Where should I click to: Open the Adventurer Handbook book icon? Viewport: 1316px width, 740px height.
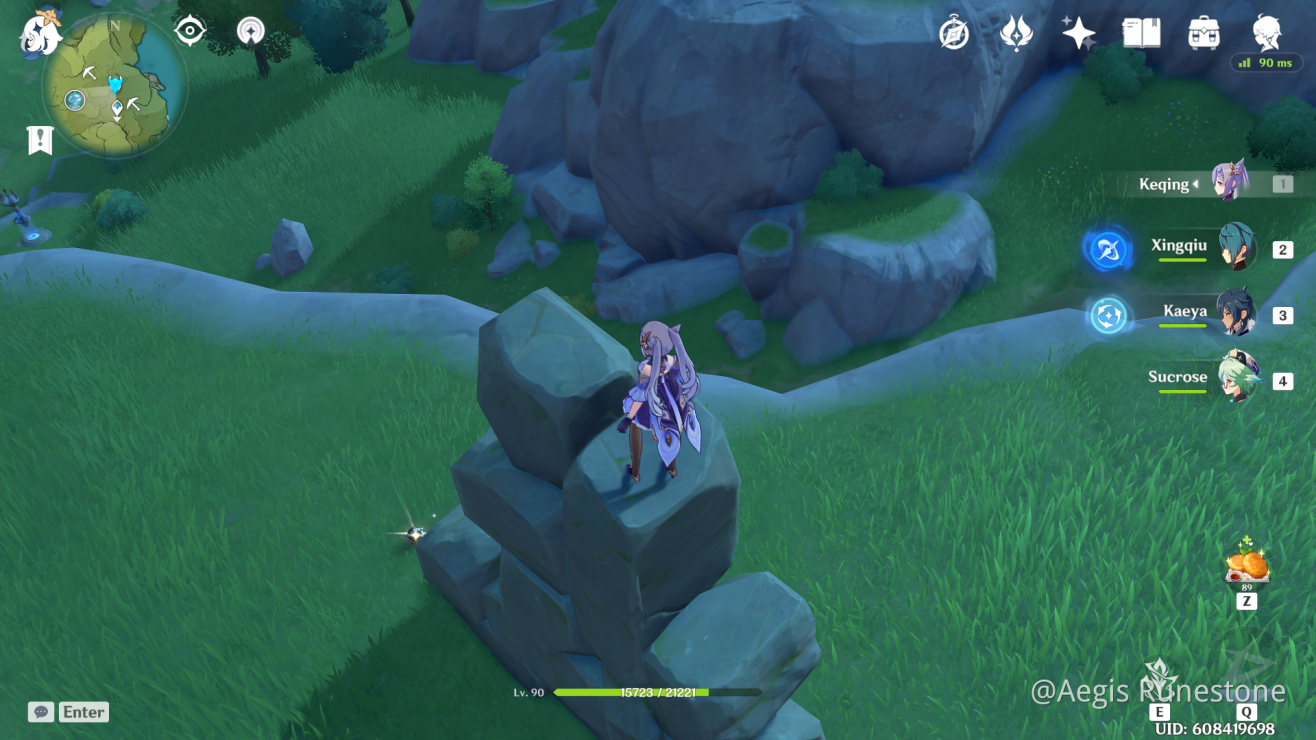click(x=1141, y=34)
